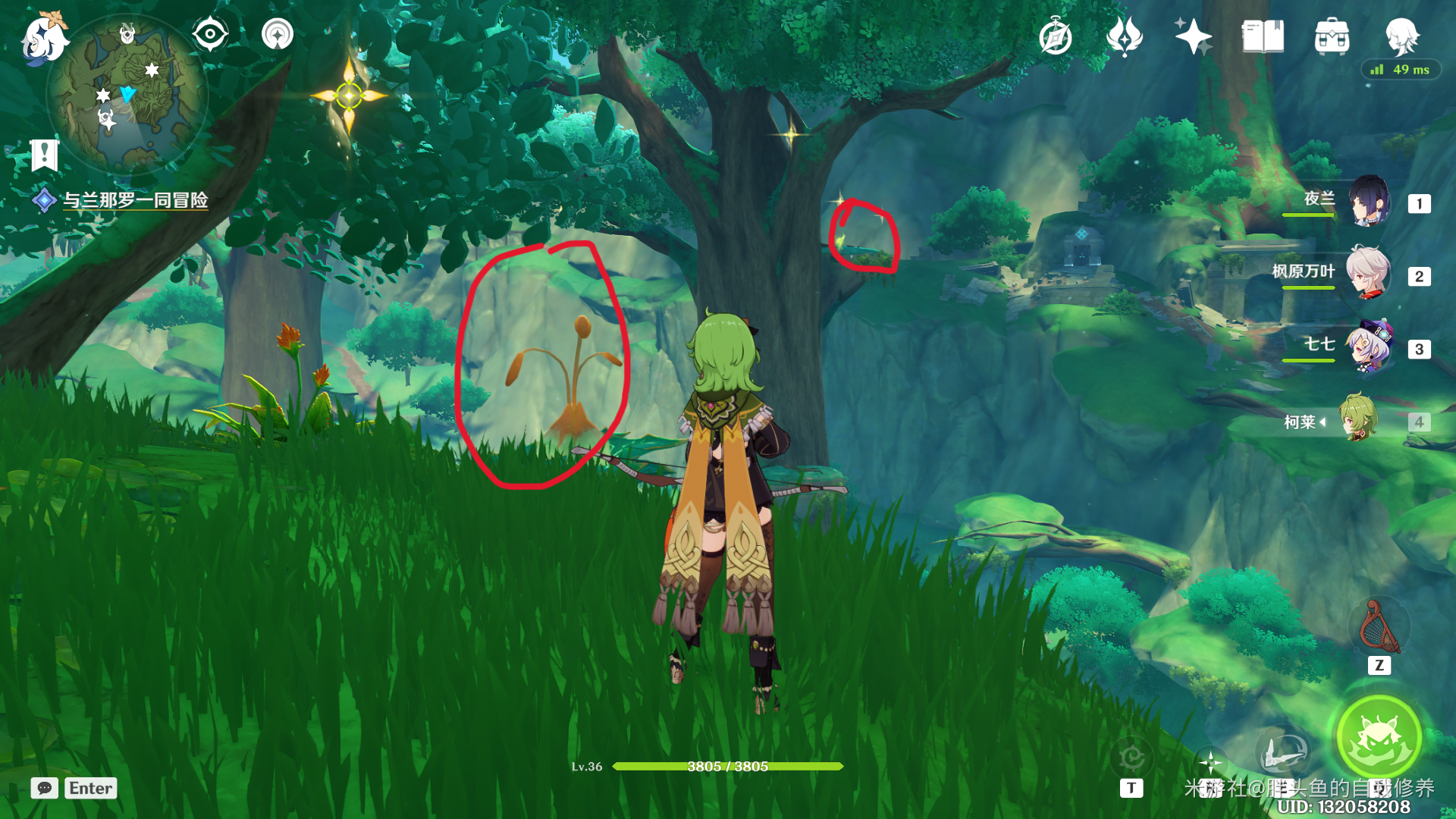Switch to party member 夜兰
This screenshot has width=1456, height=819.
point(1369,202)
